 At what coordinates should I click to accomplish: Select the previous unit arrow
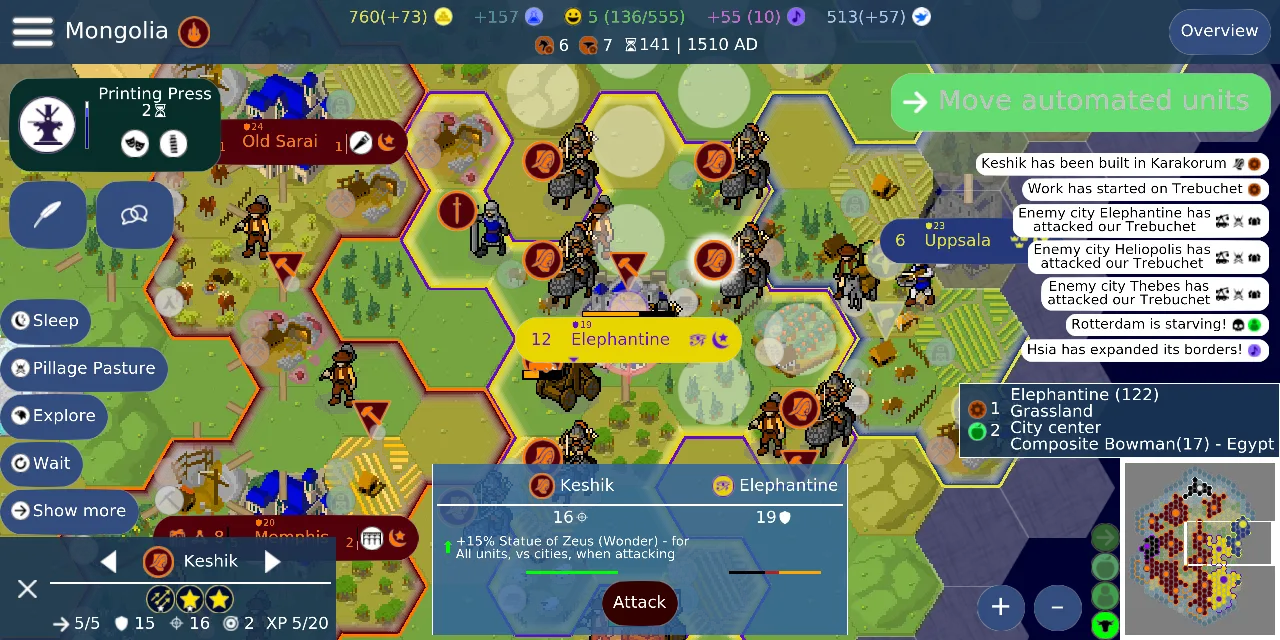tap(109, 561)
